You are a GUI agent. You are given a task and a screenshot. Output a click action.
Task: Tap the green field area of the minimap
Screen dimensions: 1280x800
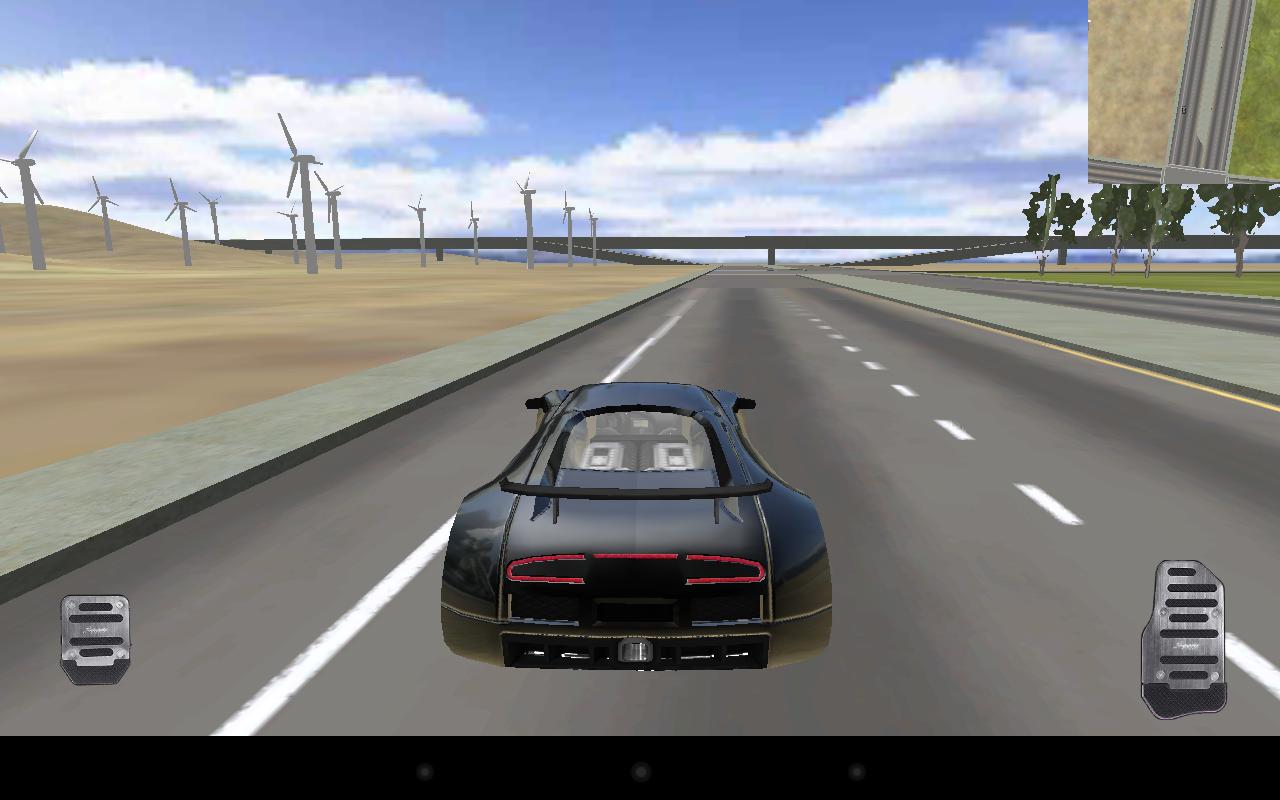pos(1255,100)
